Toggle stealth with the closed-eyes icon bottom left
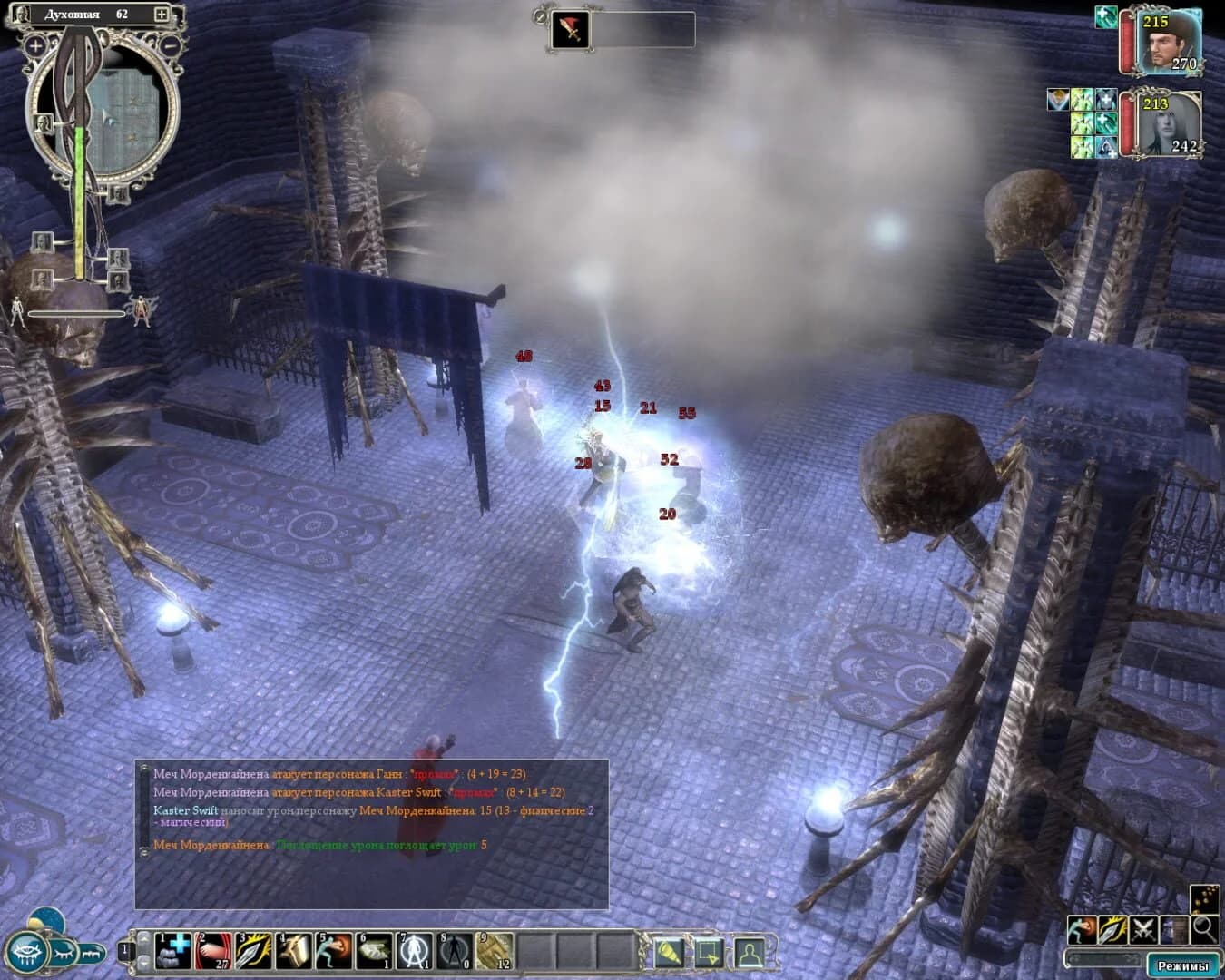1225x980 pixels. (x=63, y=952)
